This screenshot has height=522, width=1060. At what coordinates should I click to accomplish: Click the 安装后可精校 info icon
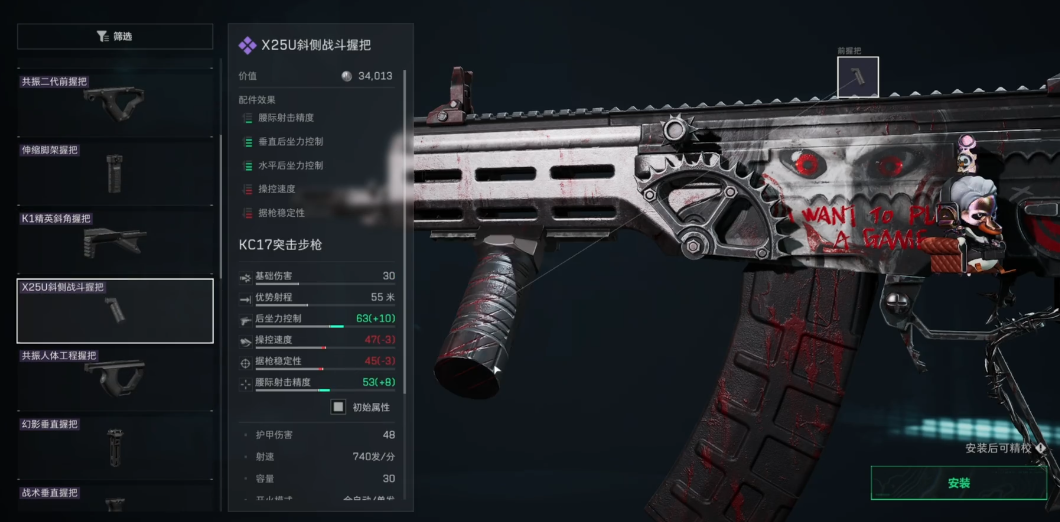(1041, 449)
